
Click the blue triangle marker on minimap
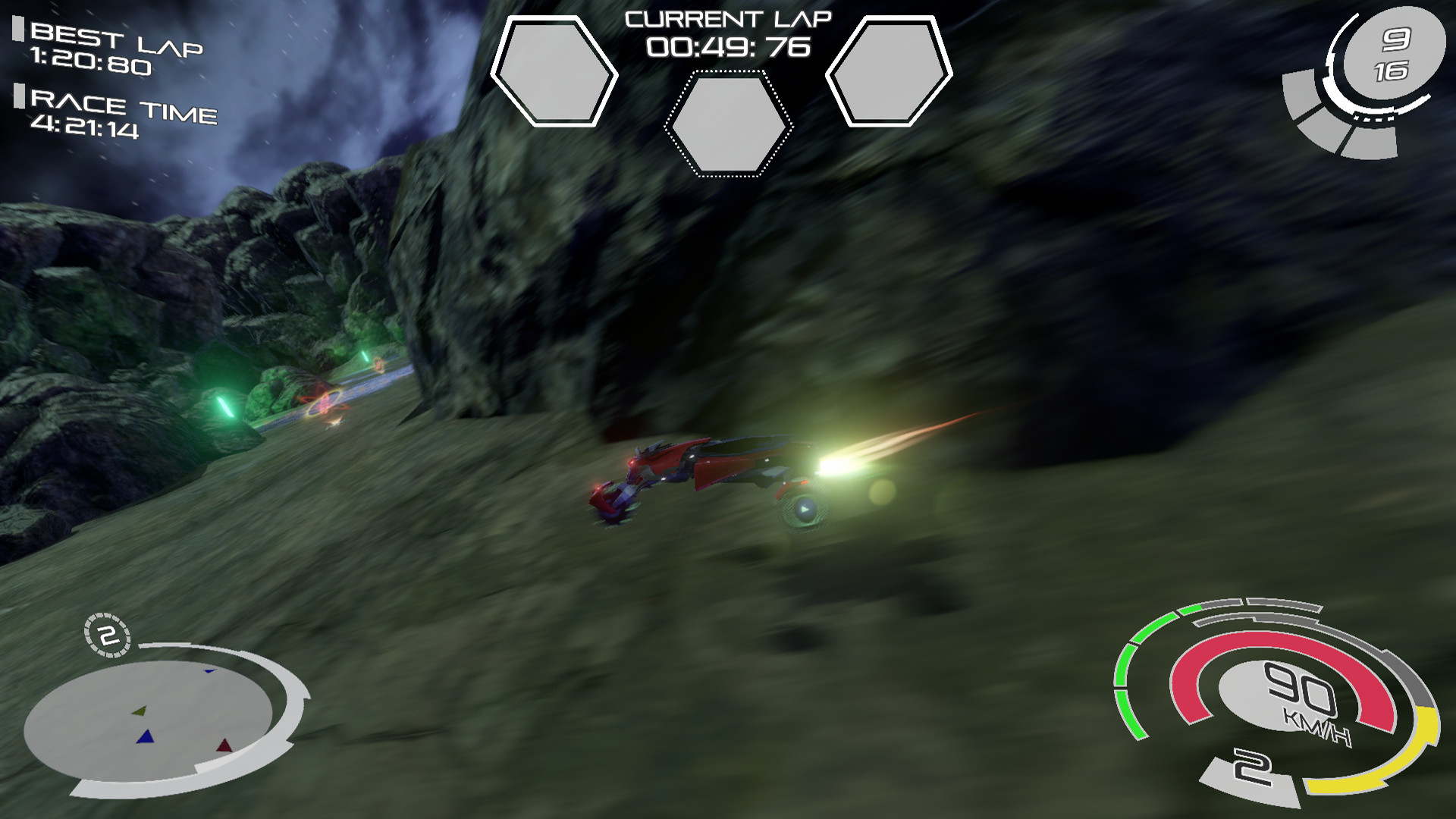(x=145, y=736)
